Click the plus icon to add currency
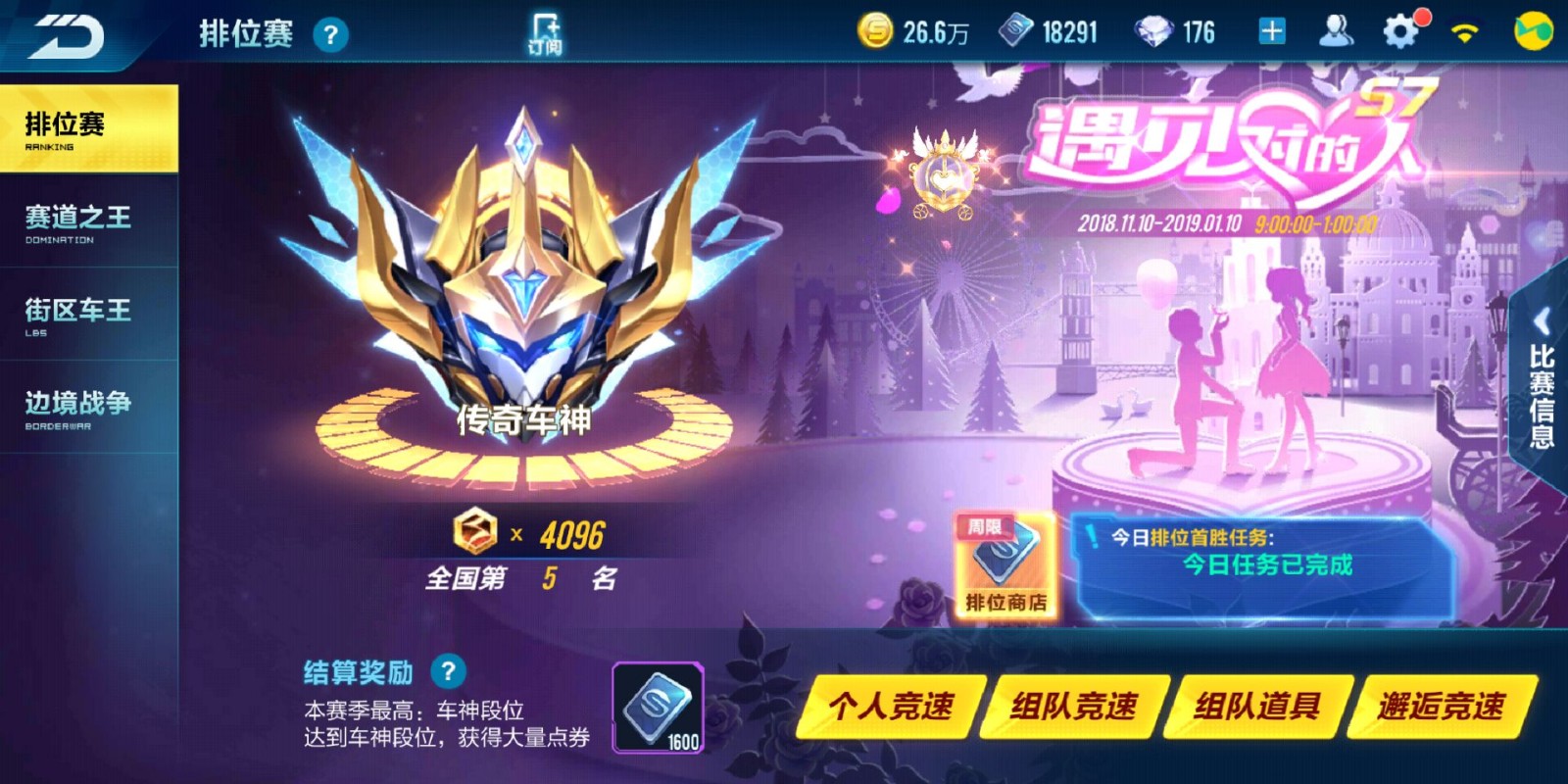 (1271, 31)
